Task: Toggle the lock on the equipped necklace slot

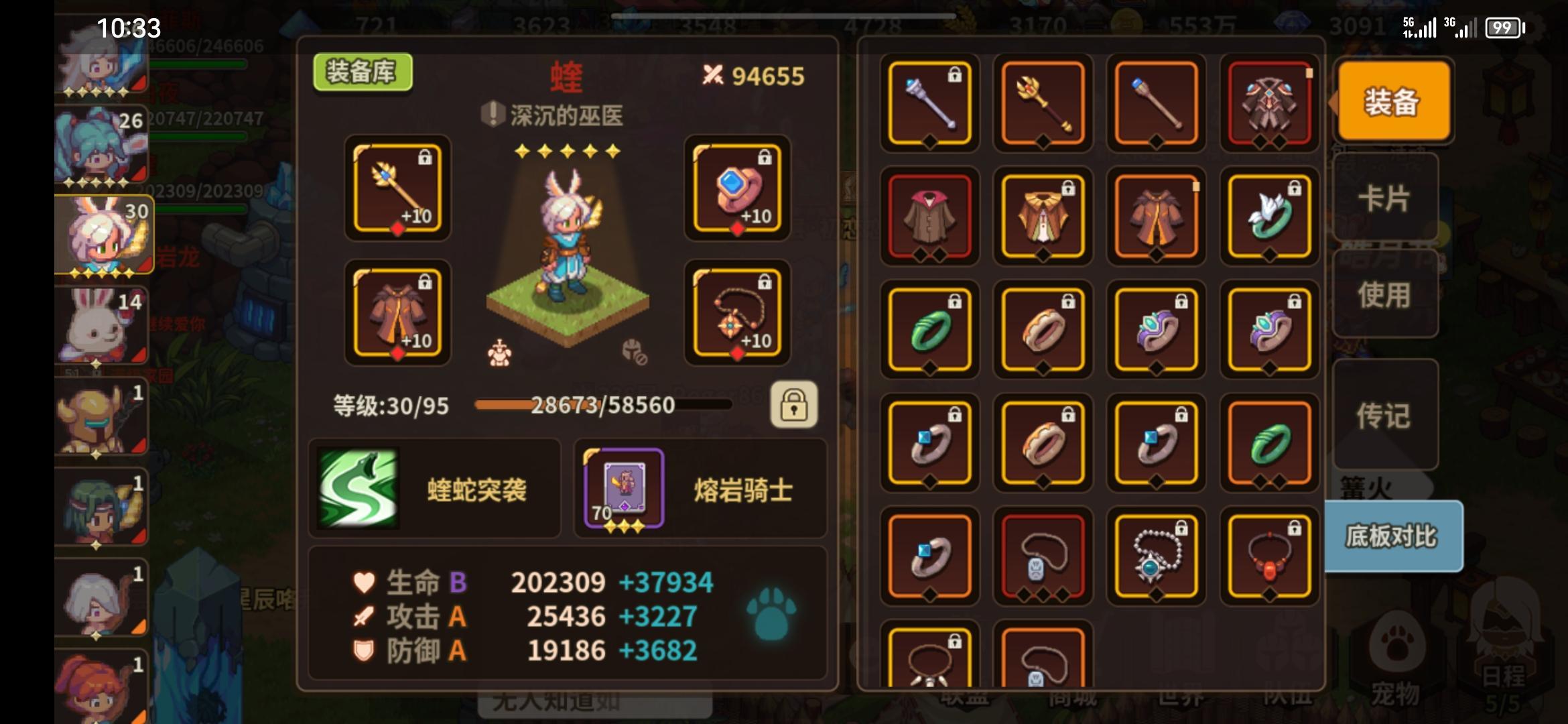Action: click(764, 282)
